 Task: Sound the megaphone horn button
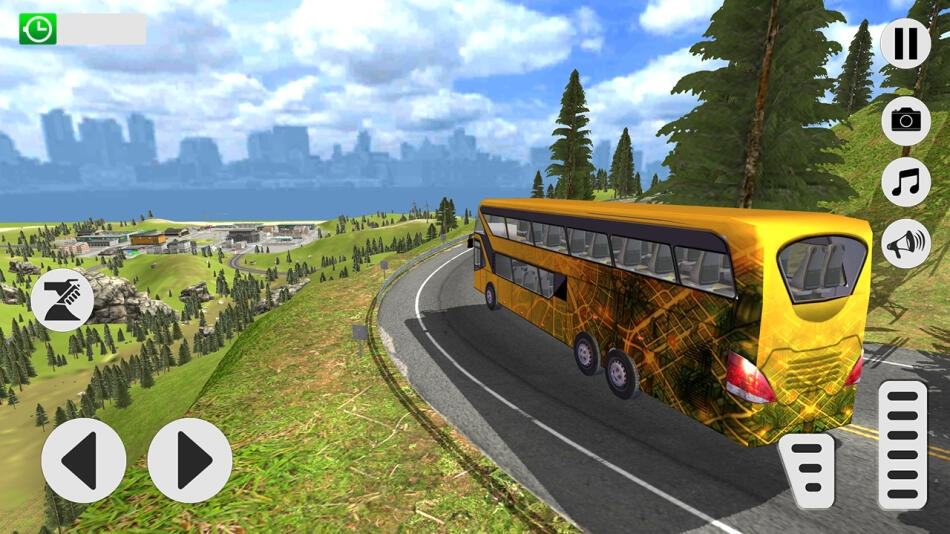pyautogui.click(x=905, y=244)
